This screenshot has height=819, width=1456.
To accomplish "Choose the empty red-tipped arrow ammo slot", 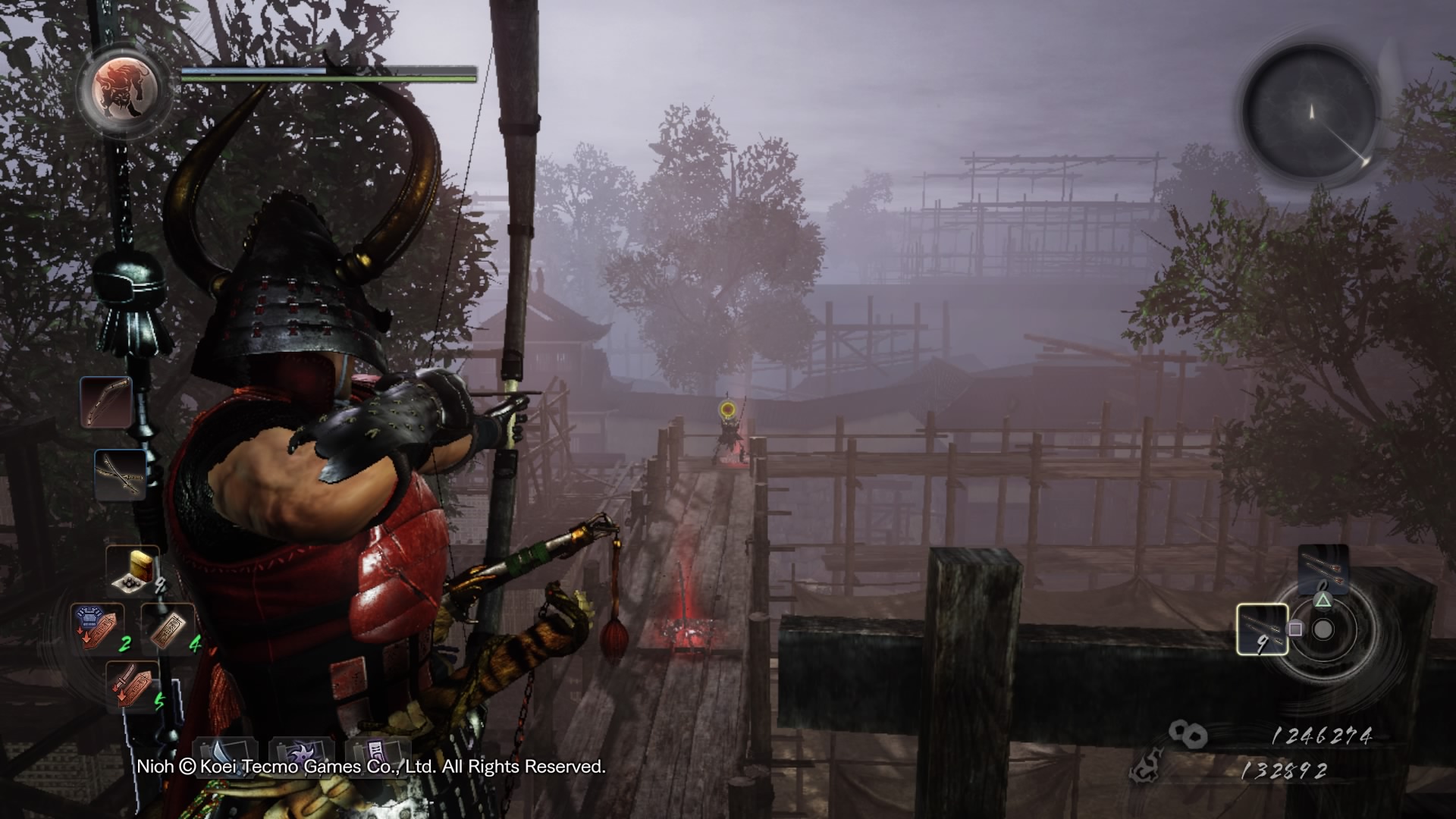I will coord(1323,569).
